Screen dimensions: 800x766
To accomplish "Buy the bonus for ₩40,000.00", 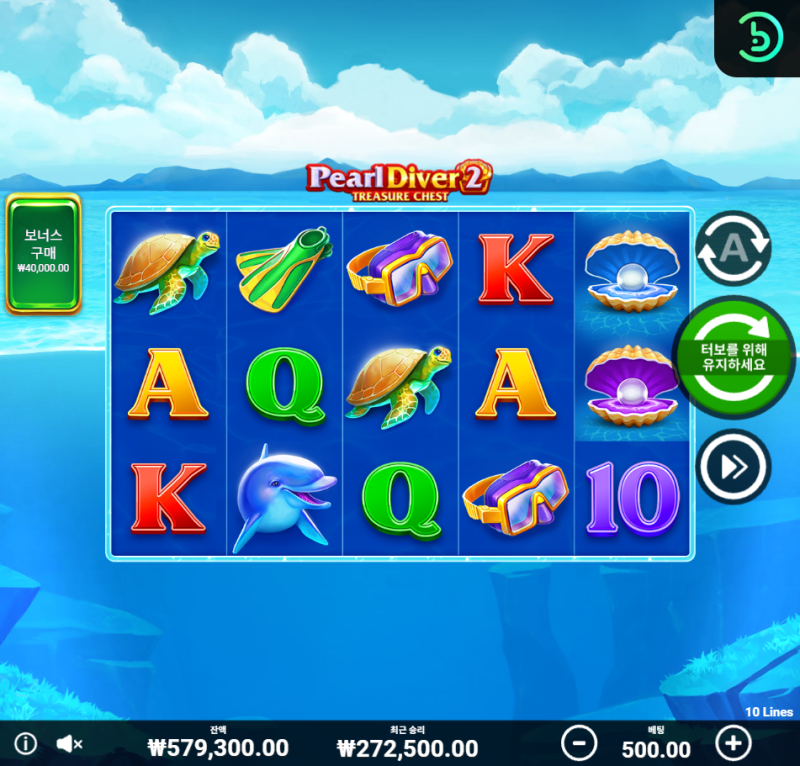I will pyautogui.click(x=43, y=253).
